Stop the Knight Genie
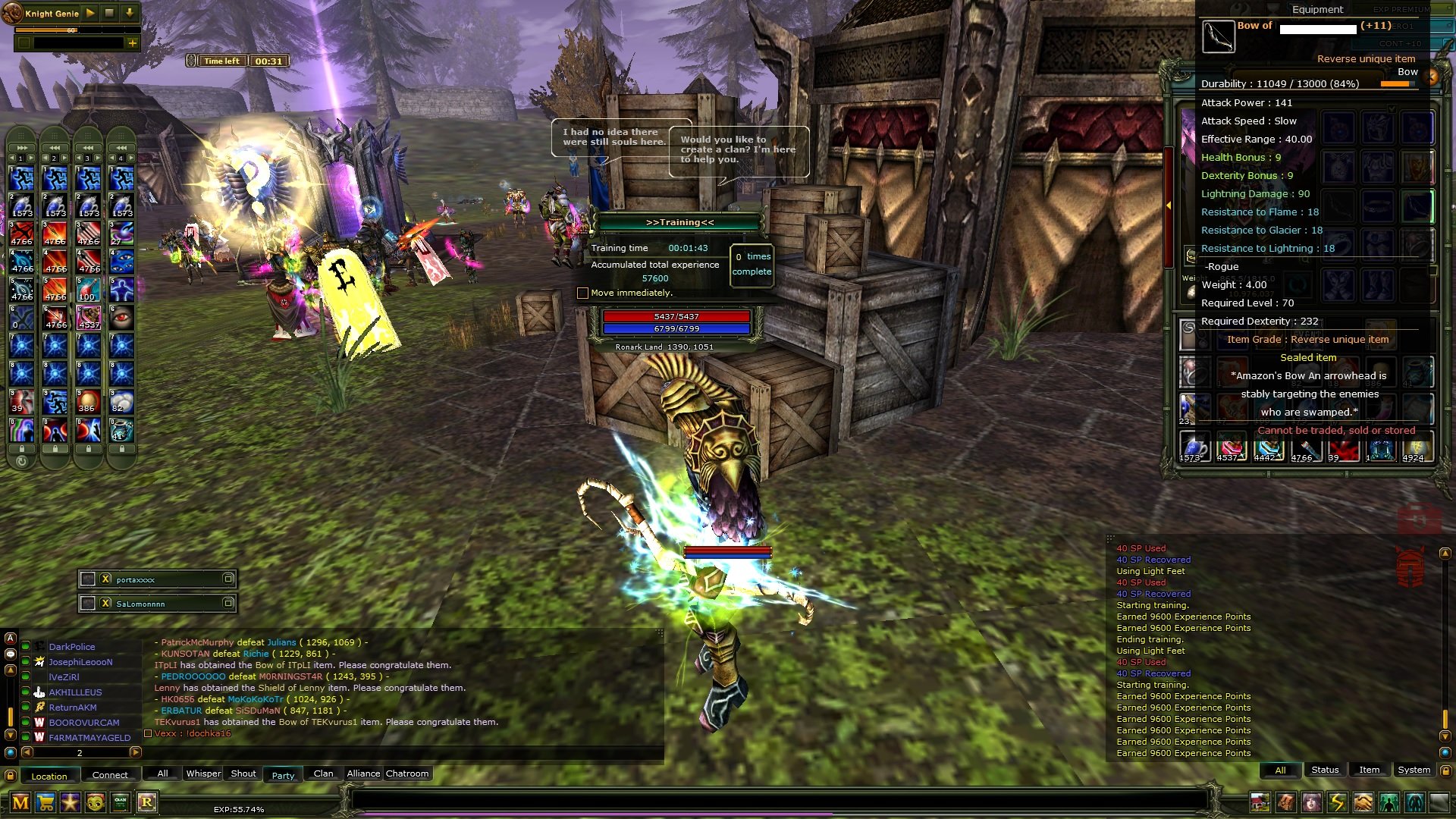Viewport: 1456px width, 819px height. [x=109, y=13]
